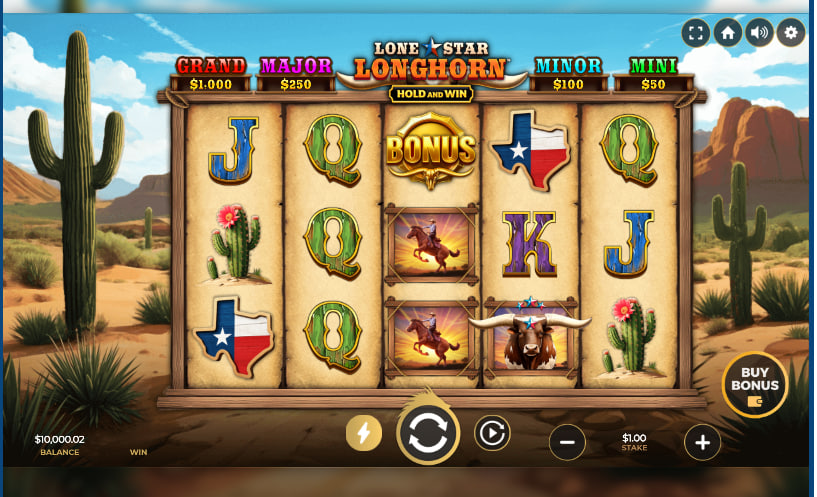Toggle turbo mode with the lightning bolt

364,433
